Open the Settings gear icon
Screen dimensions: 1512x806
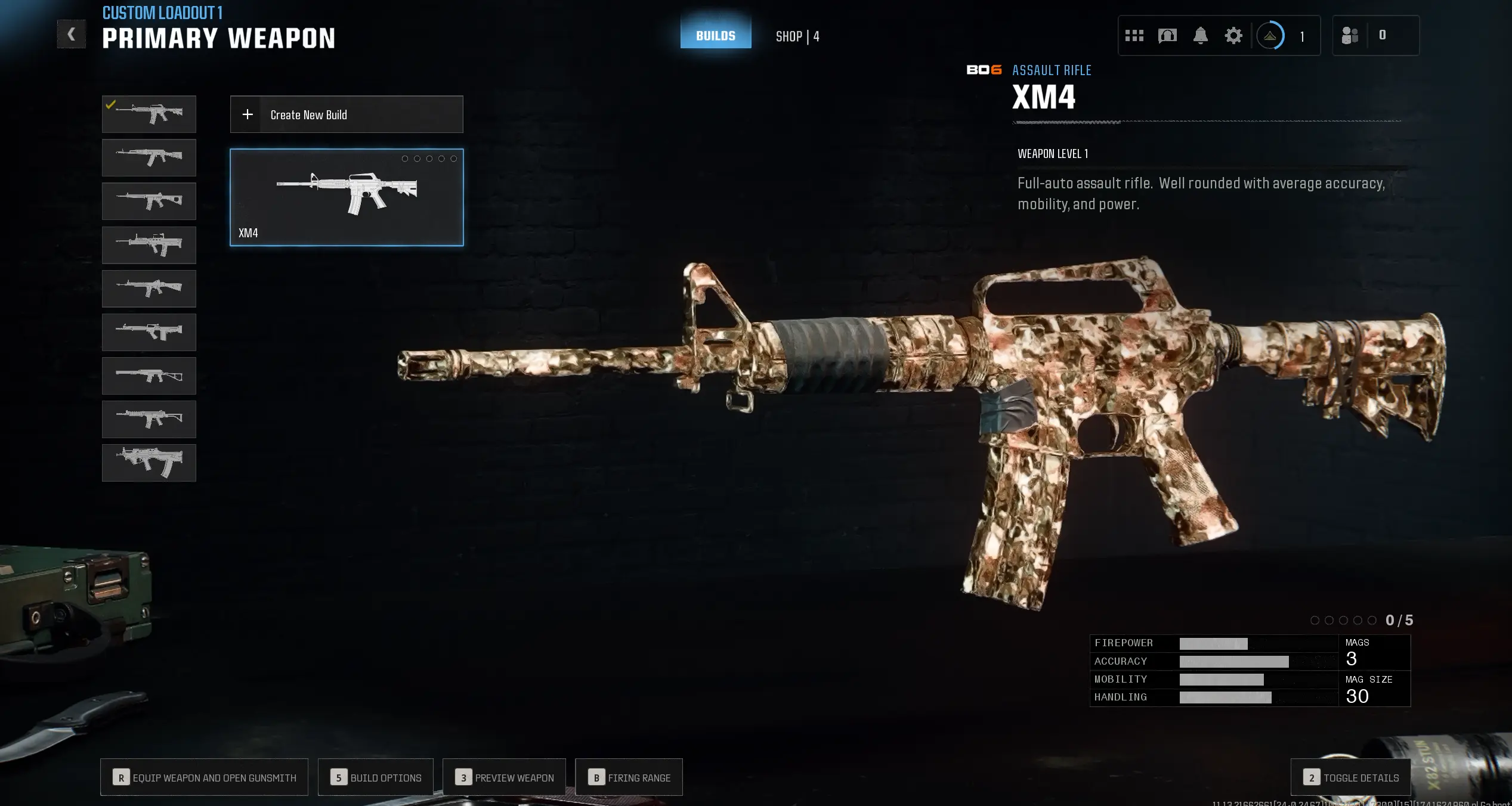tap(1234, 35)
